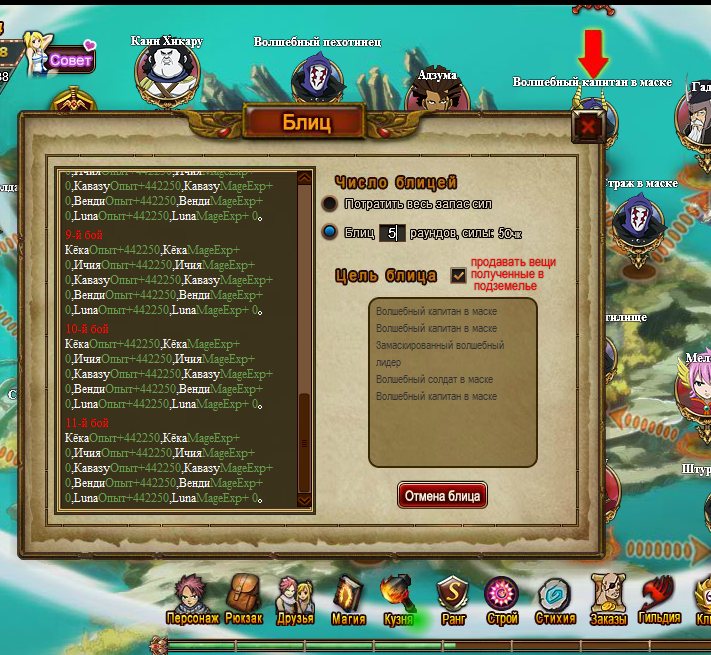Open the Заказы orders menu
Image resolution: width=711 pixels, height=655 pixels.
(x=607, y=600)
